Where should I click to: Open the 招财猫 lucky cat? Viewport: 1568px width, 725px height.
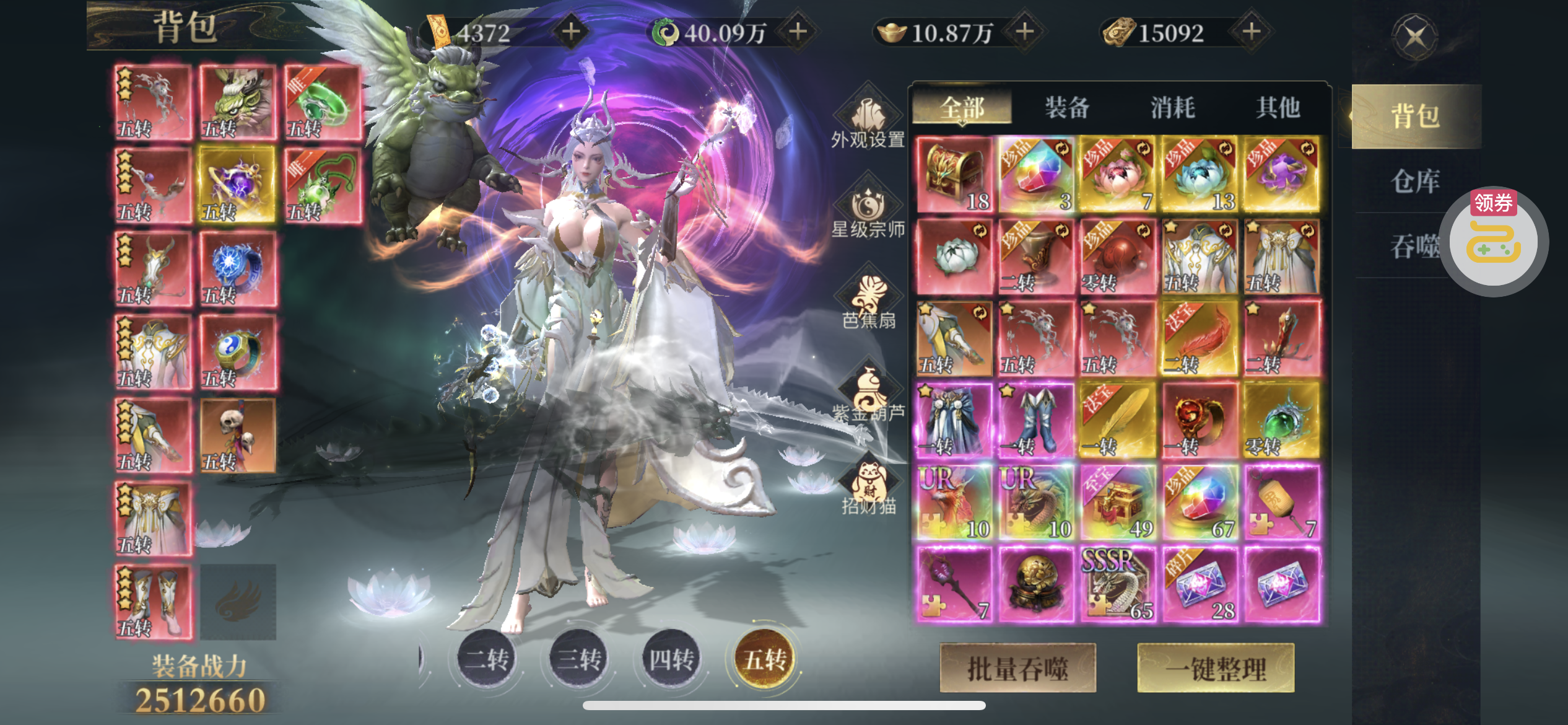coord(868,488)
